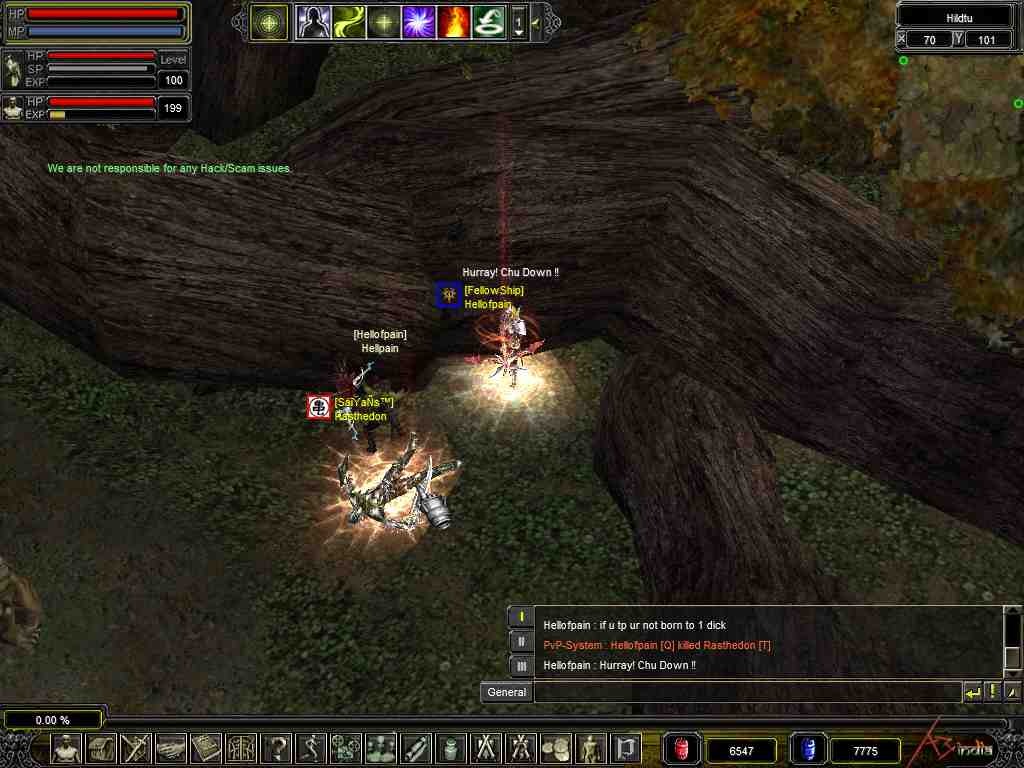This screenshot has height=768, width=1024.
Task: Cast the green swirl skill
Action: [349, 21]
